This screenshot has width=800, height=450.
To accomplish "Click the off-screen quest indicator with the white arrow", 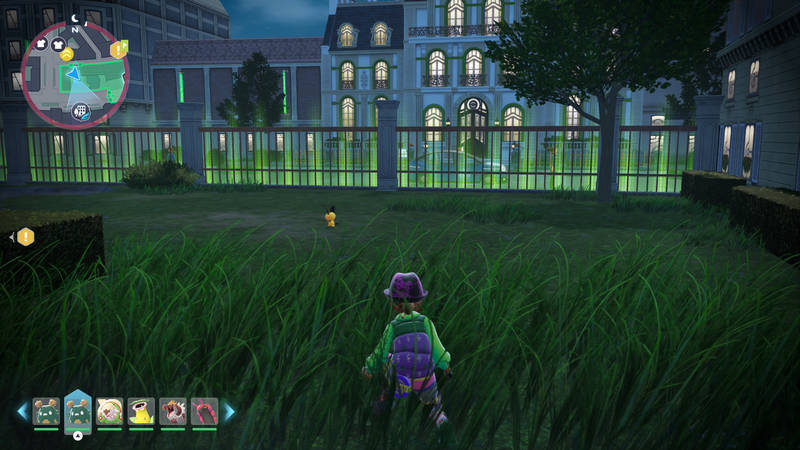I will (x=23, y=237).
